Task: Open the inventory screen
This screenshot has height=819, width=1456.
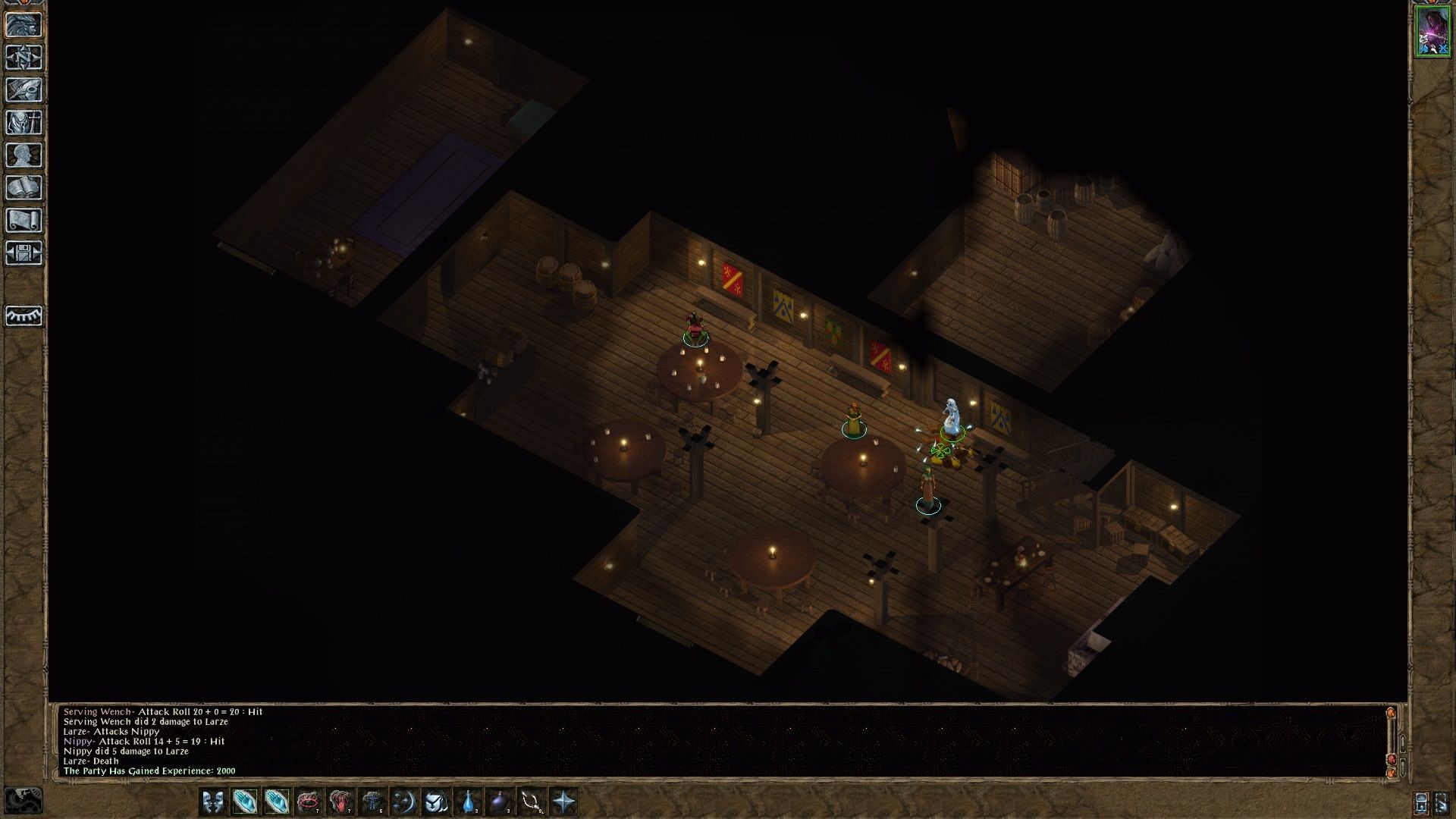Action: coord(24,123)
